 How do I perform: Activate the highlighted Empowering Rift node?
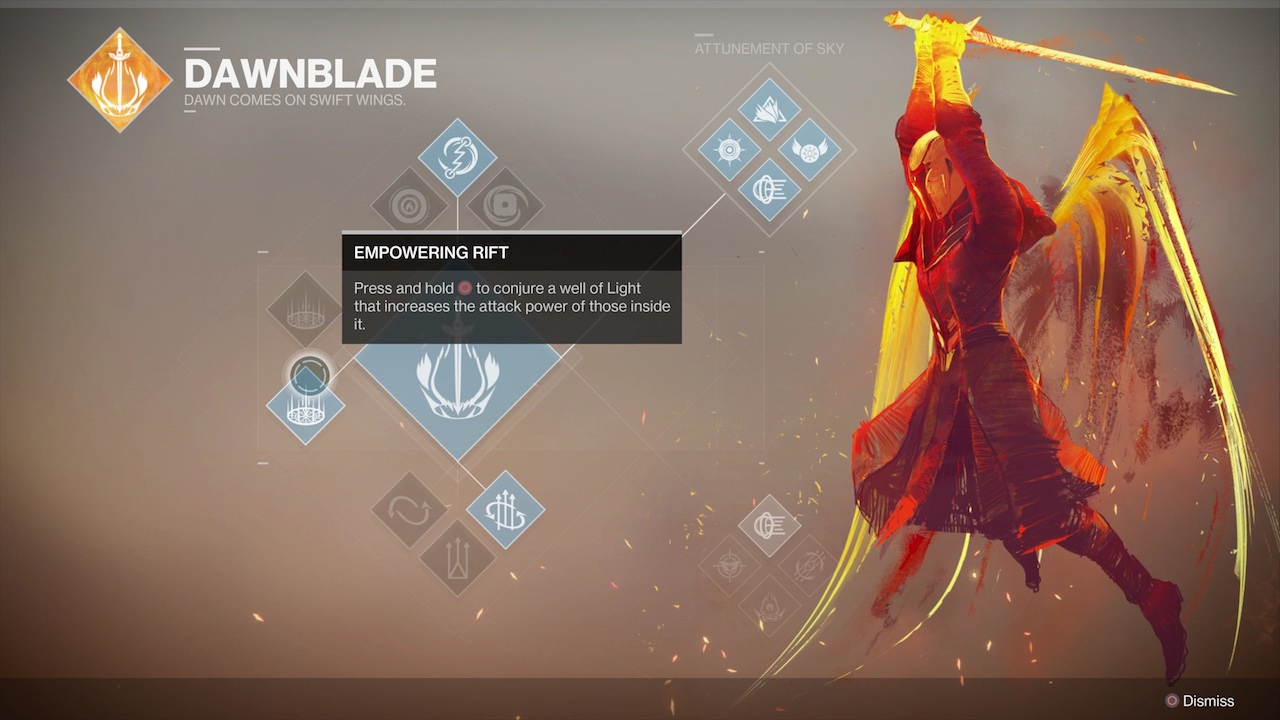[305, 405]
